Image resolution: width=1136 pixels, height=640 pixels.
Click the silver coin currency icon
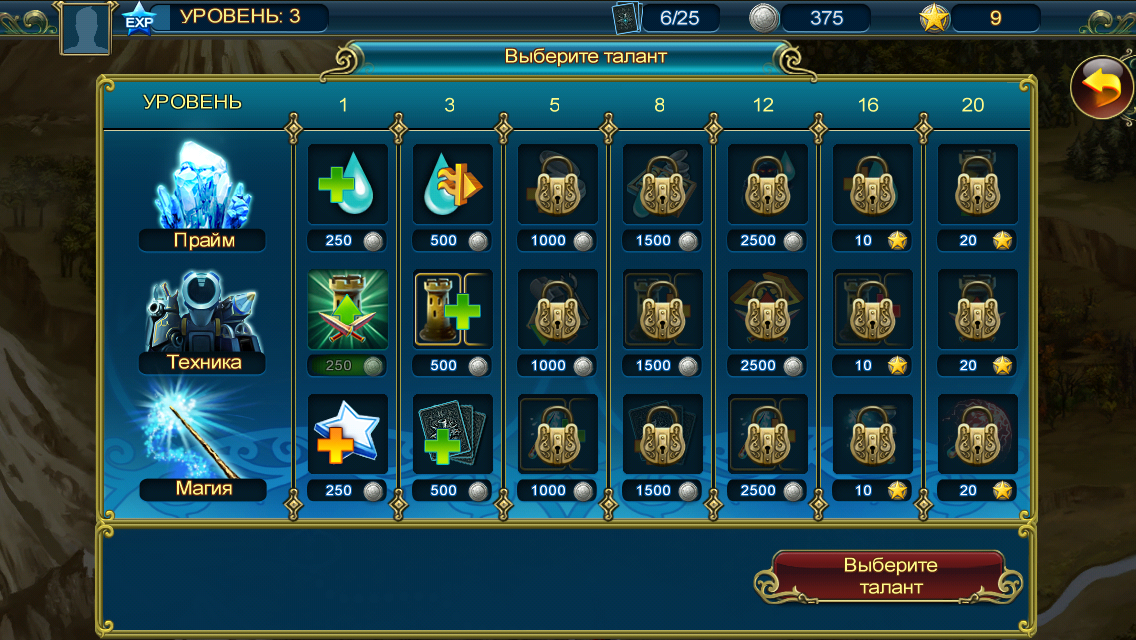click(x=764, y=18)
